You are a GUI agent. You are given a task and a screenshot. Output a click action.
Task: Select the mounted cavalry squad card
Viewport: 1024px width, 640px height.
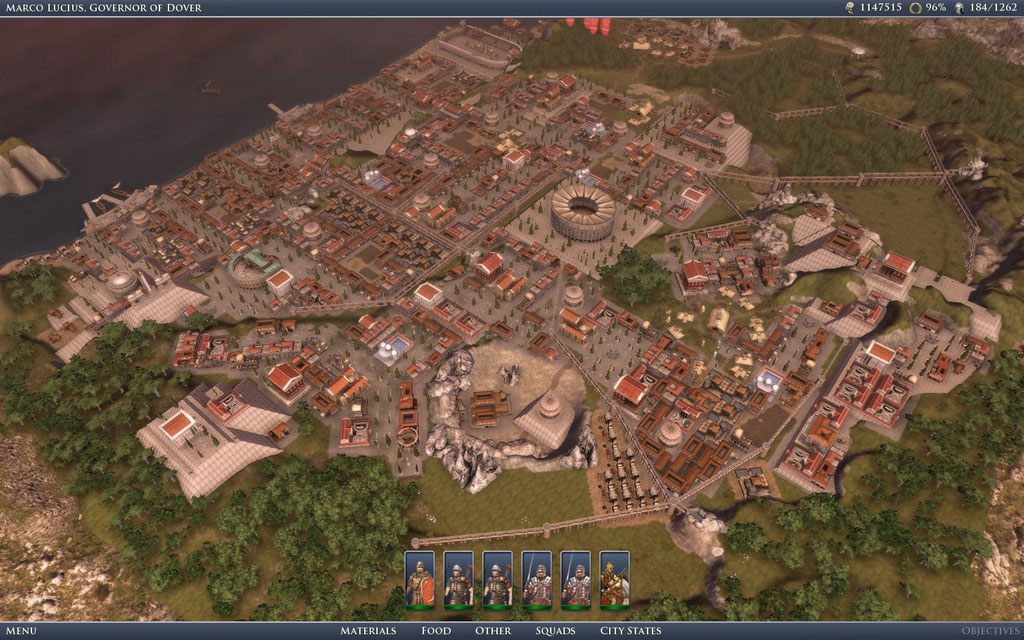614,579
